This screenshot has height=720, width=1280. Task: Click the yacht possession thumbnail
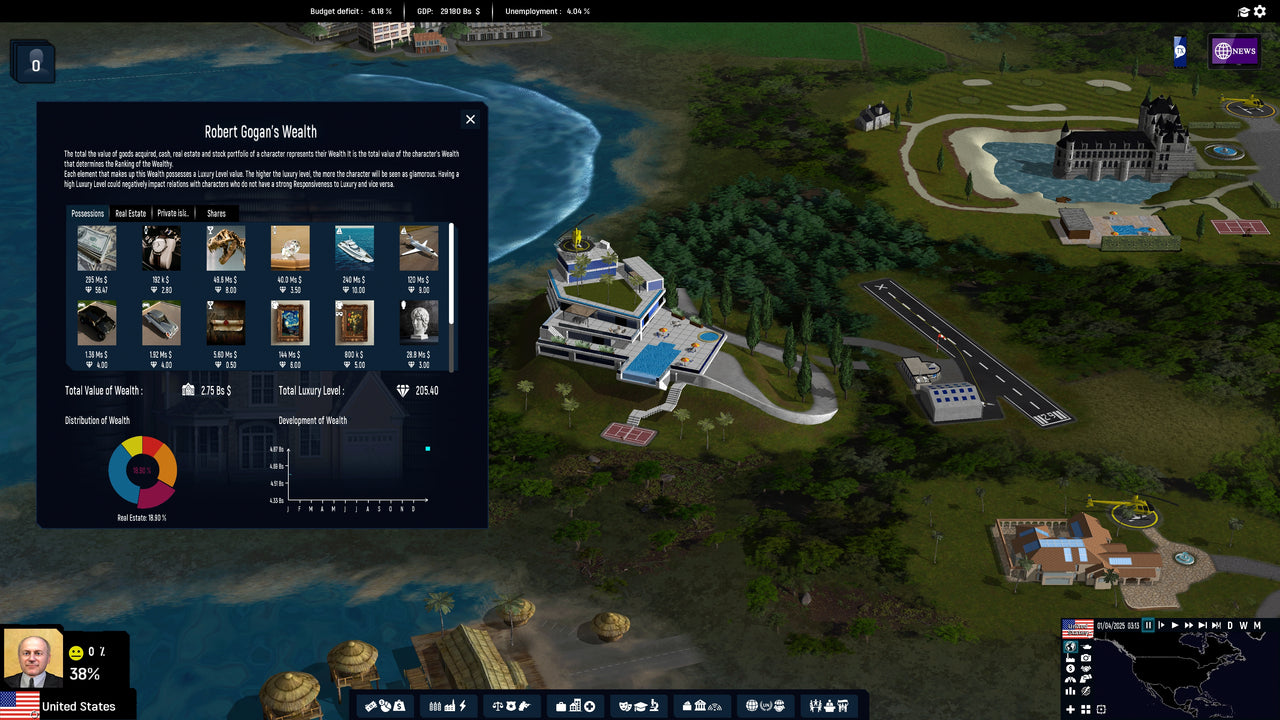[354, 247]
